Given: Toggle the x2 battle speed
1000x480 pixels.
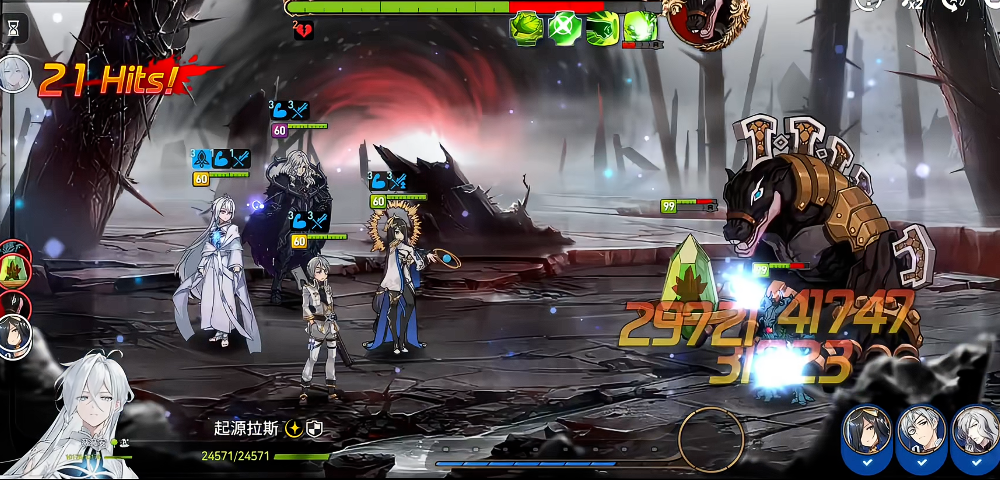Looking at the screenshot, I should (911, 5).
